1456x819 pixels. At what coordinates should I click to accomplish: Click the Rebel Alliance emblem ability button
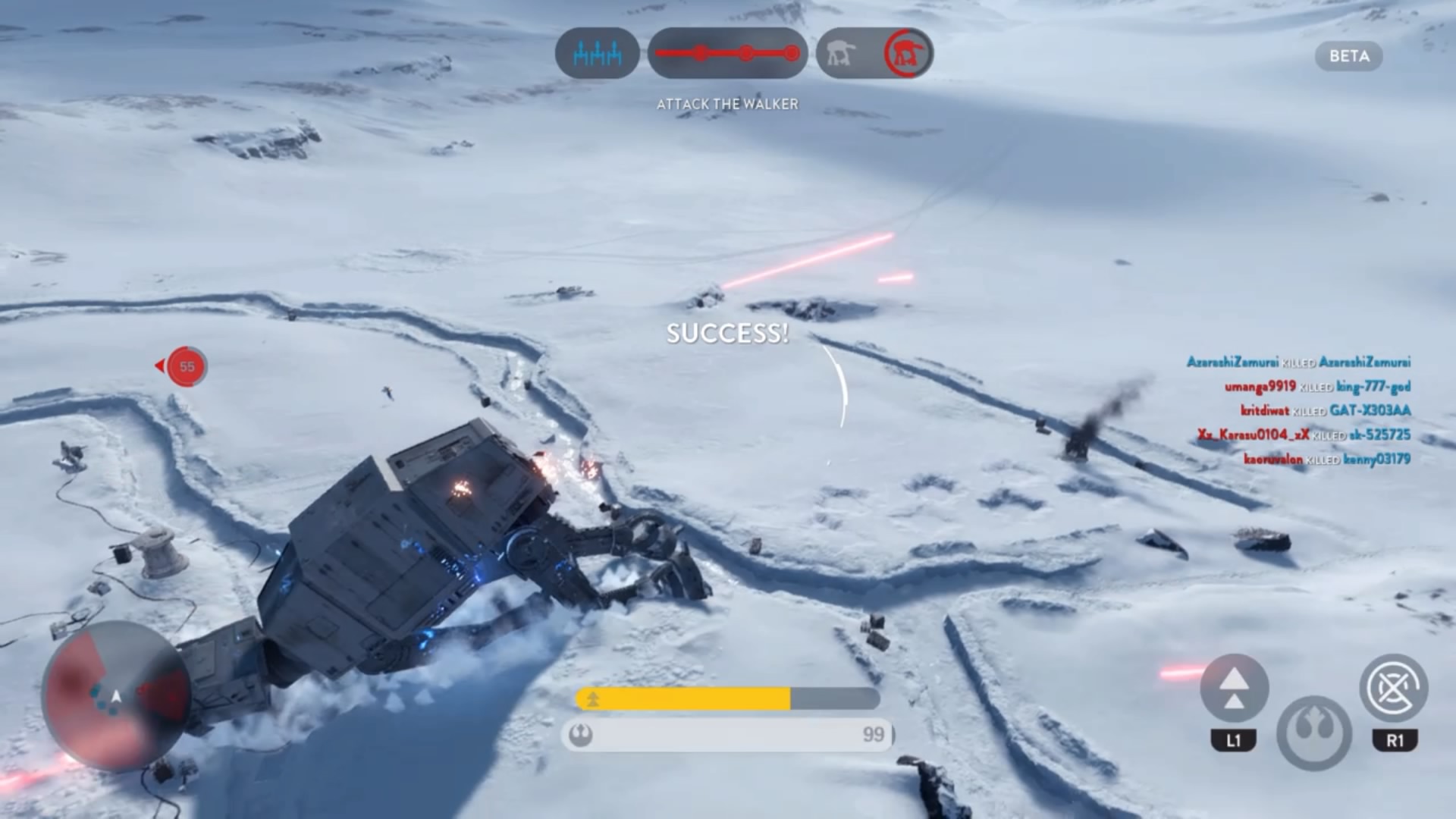(x=1313, y=733)
